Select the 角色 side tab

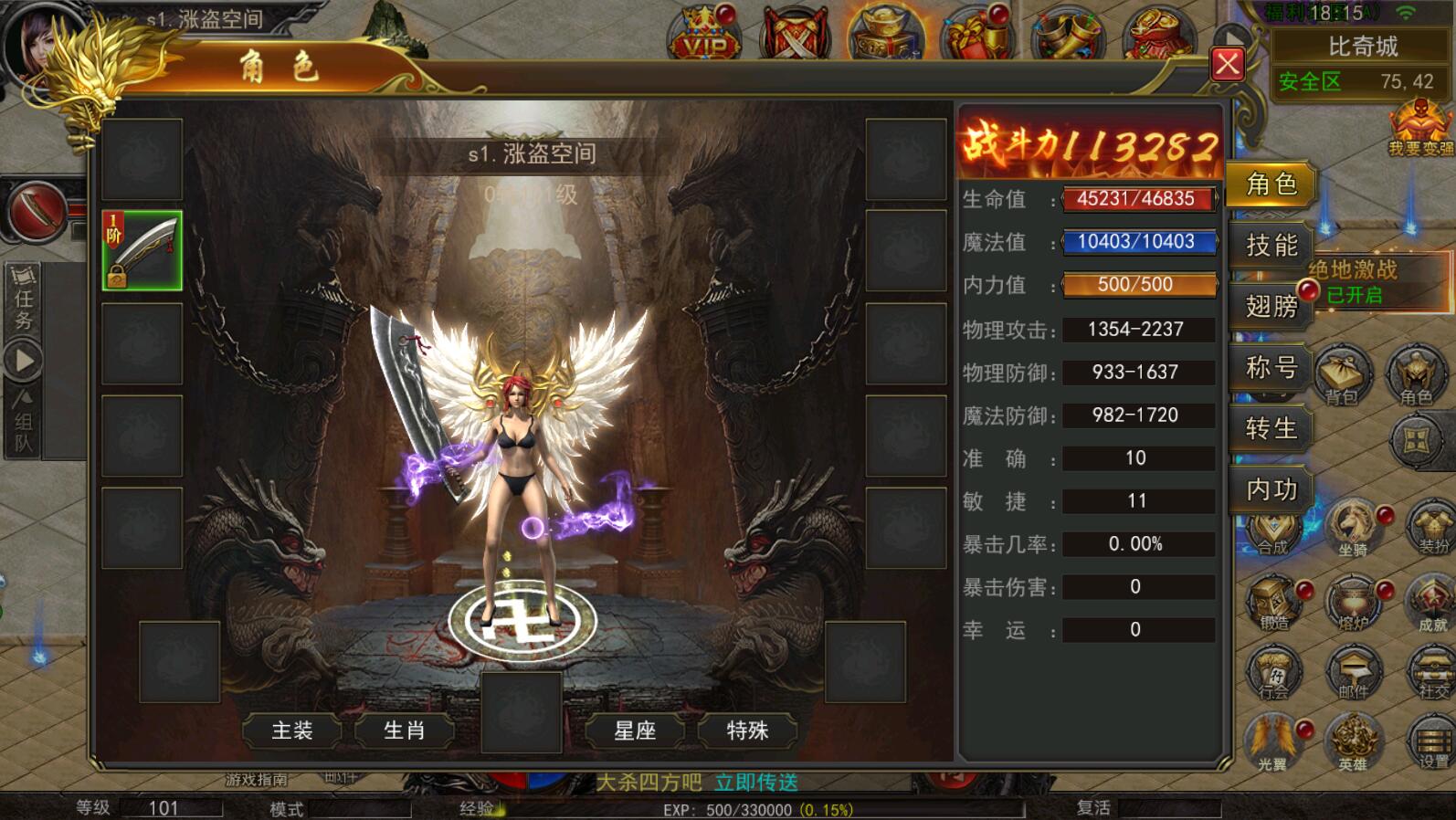point(1271,184)
